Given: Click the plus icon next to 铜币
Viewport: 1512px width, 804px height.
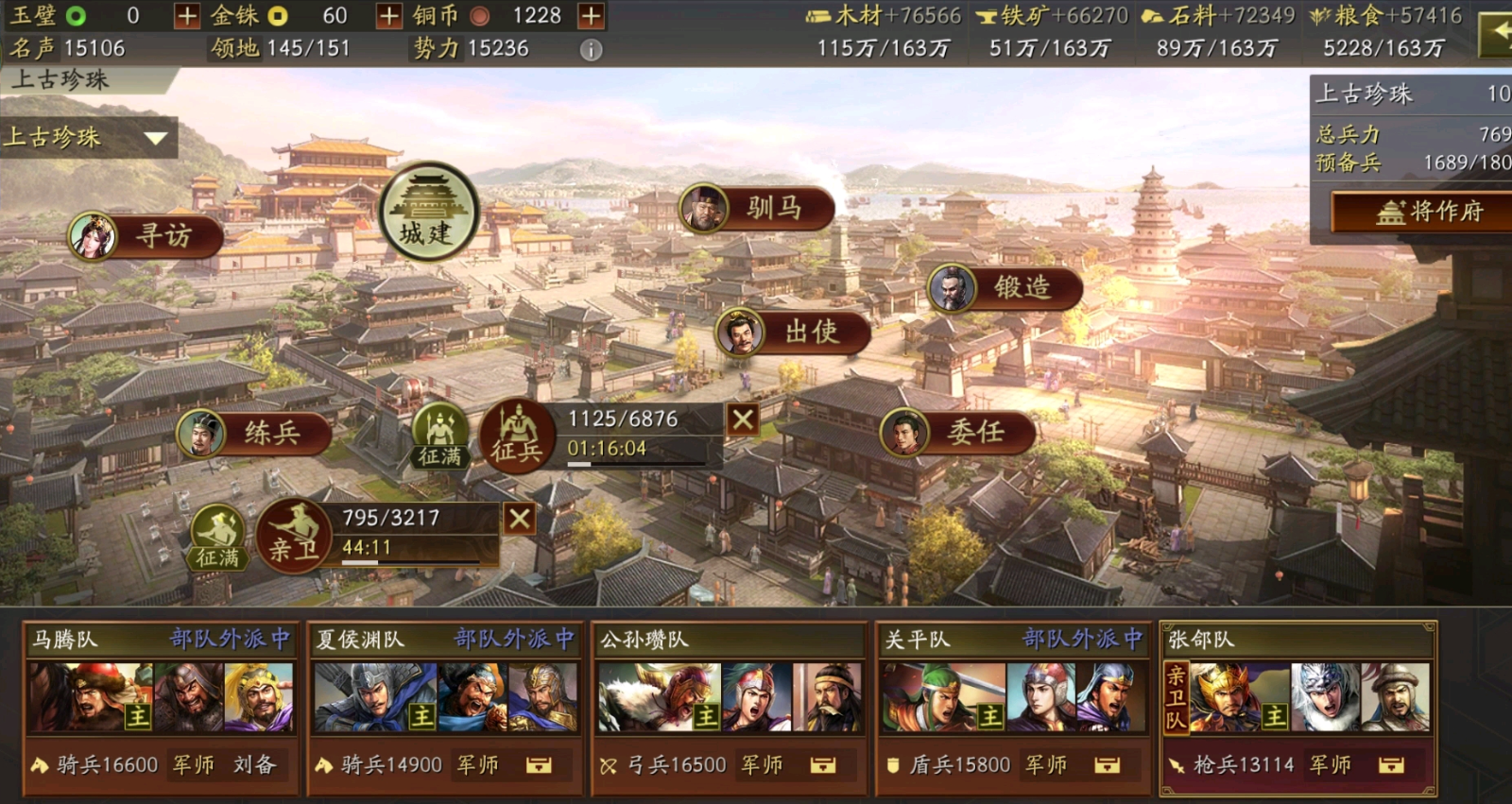Looking at the screenshot, I should click(x=591, y=15).
